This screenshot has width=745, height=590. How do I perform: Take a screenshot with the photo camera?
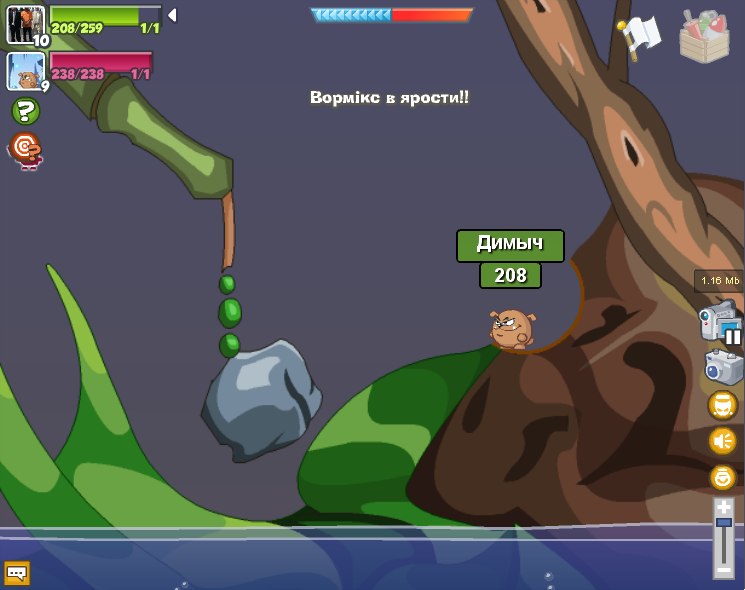[723, 367]
